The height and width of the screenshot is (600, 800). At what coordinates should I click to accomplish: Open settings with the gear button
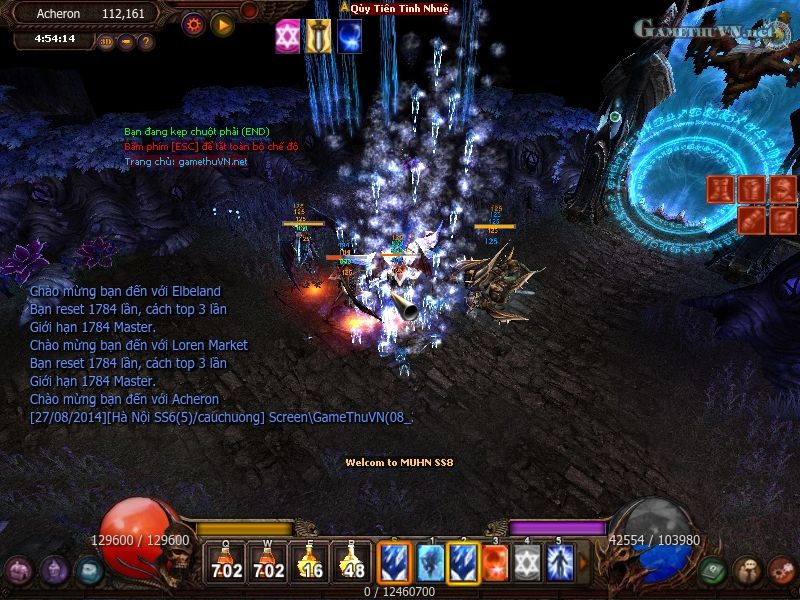tap(193, 24)
